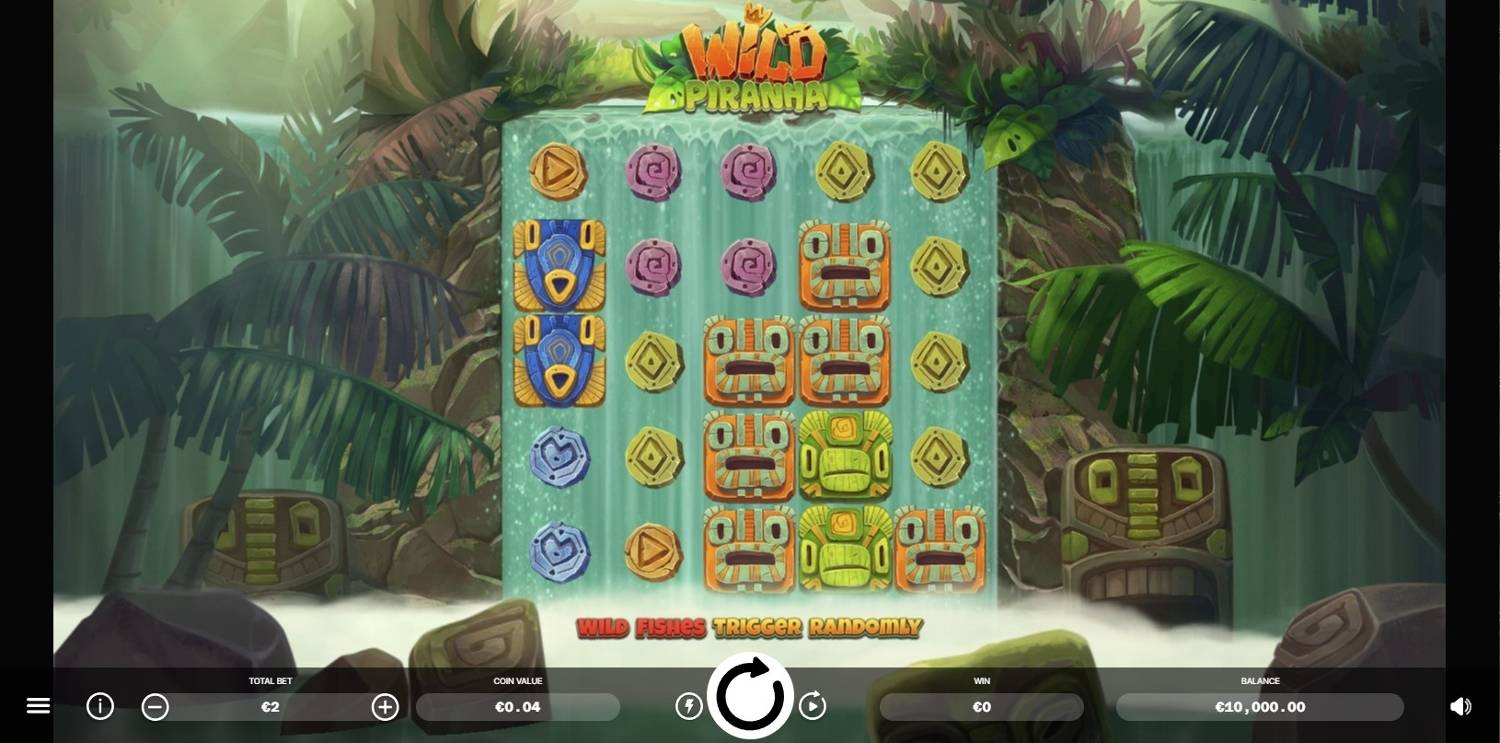Open autoplay with the circular arrow icon
1500x743 pixels.
pyautogui.click(x=812, y=706)
